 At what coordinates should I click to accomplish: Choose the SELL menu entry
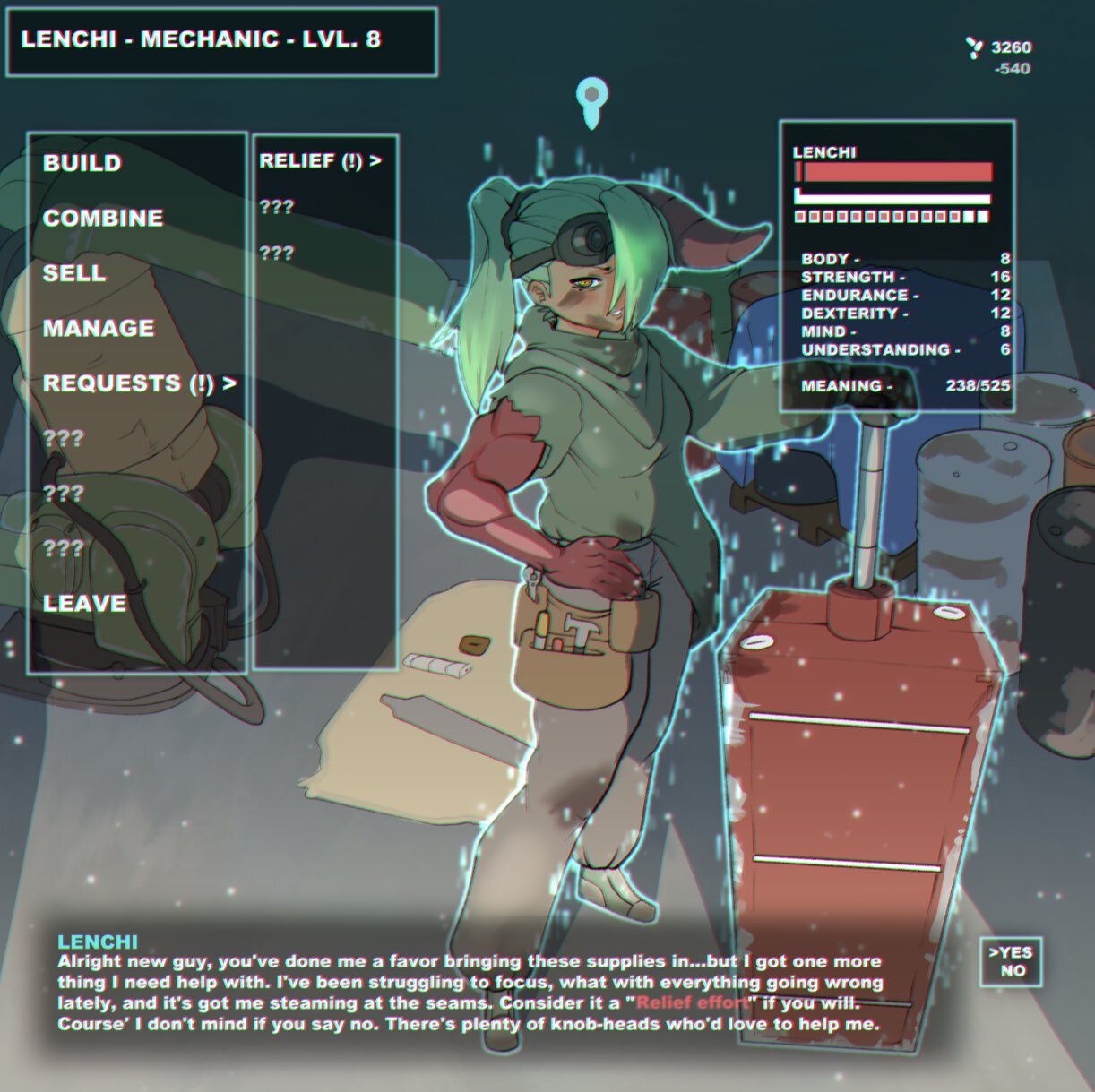tap(74, 273)
